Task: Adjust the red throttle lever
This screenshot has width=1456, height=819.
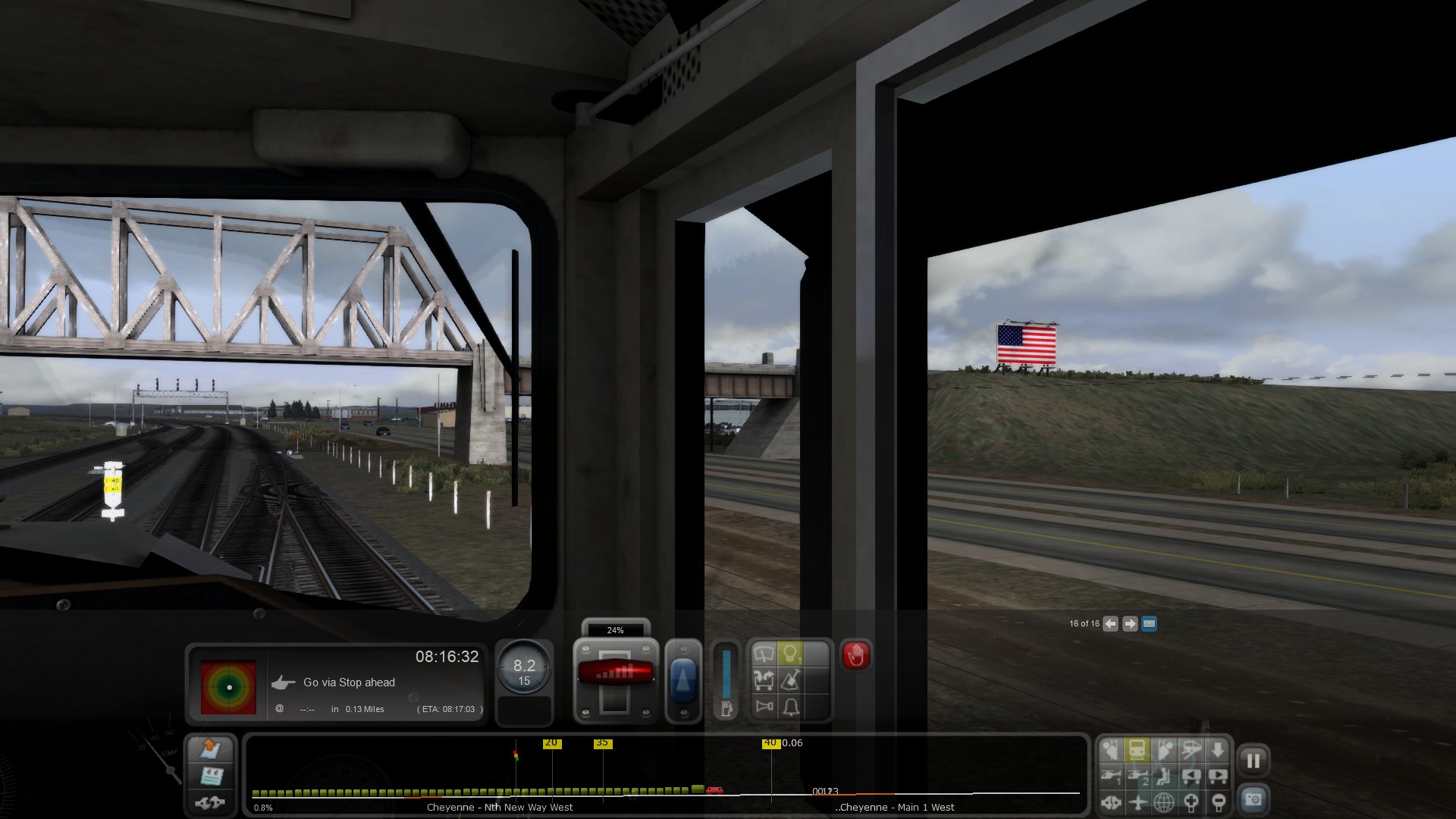Action: [x=615, y=672]
